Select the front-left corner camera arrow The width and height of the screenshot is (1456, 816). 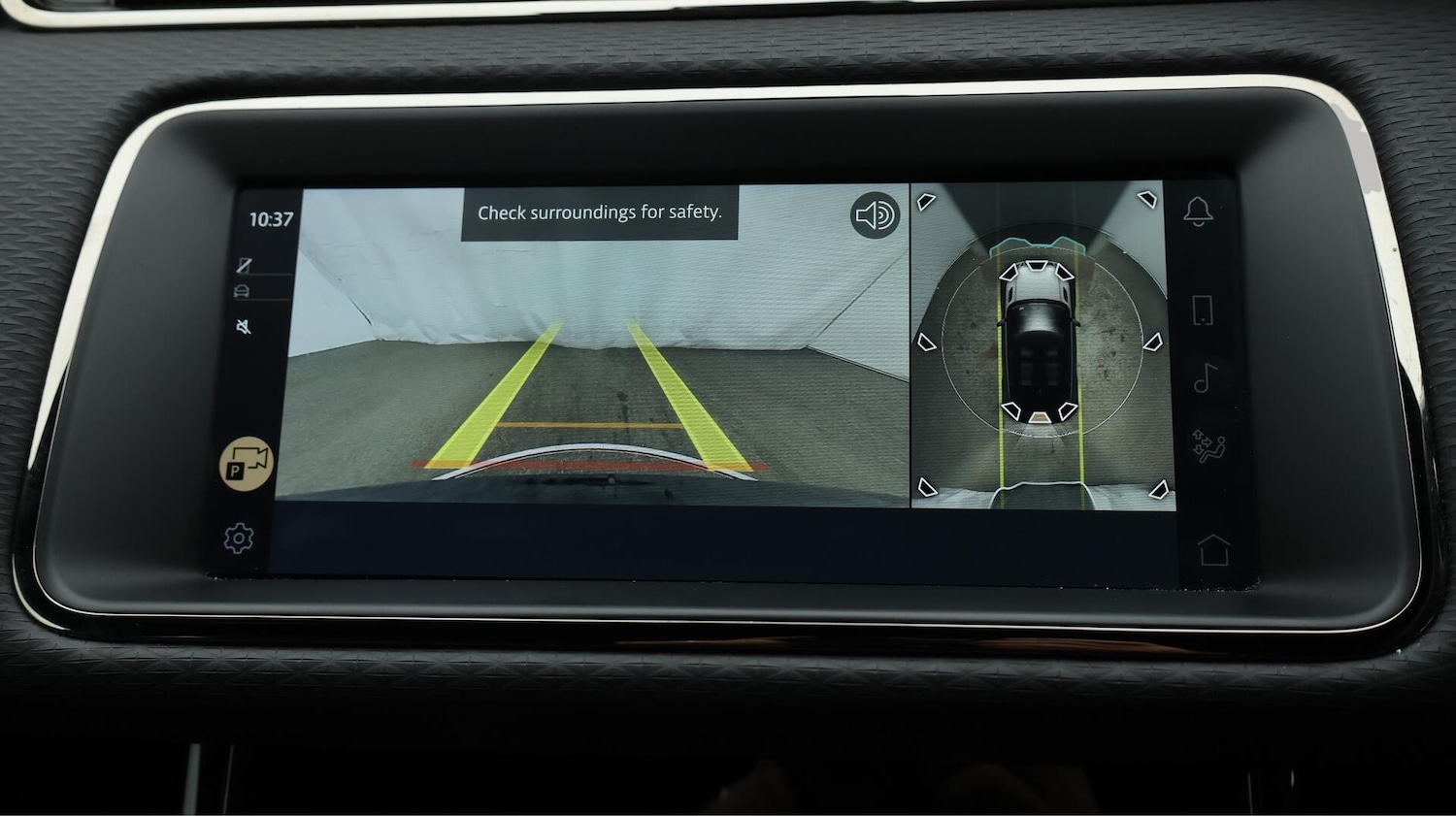pos(926,202)
